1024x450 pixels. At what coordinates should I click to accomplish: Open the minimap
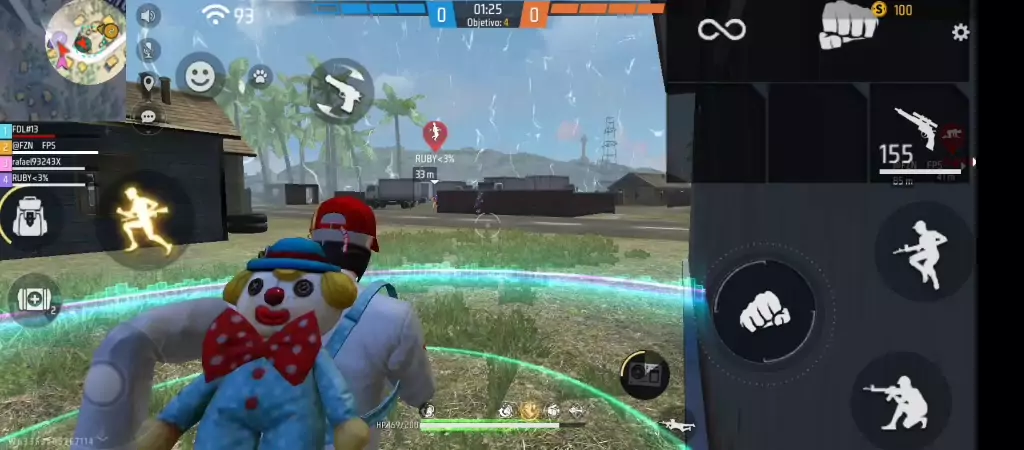[84, 41]
